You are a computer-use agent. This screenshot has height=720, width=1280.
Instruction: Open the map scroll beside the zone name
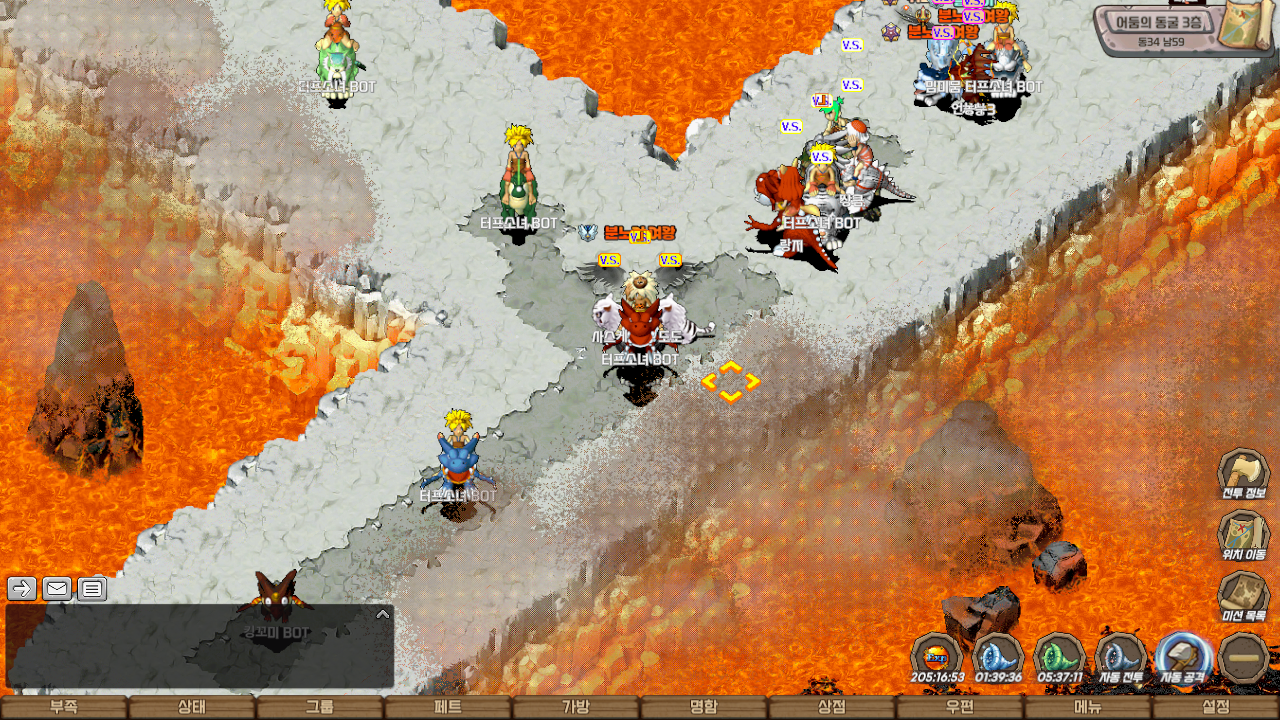pyautogui.click(x=1248, y=24)
